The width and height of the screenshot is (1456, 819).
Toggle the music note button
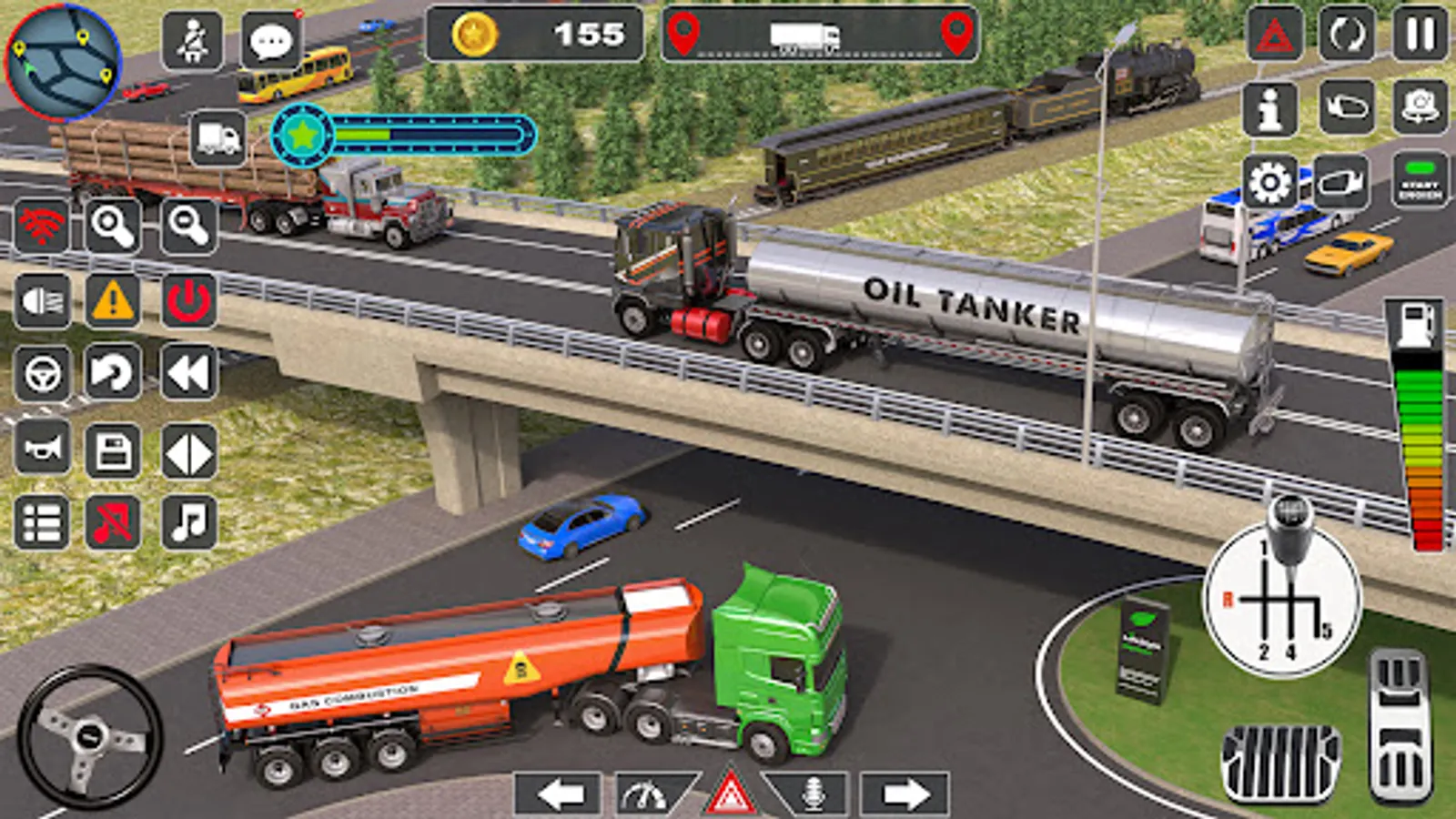pyautogui.click(x=188, y=522)
